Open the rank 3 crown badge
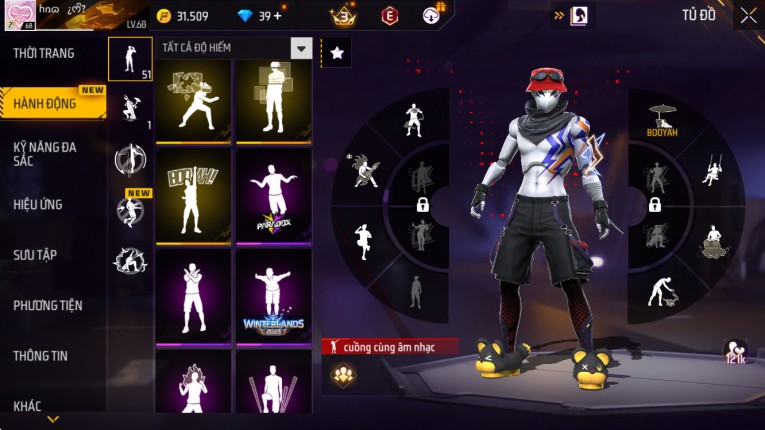765x430 pixels. (344, 16)
